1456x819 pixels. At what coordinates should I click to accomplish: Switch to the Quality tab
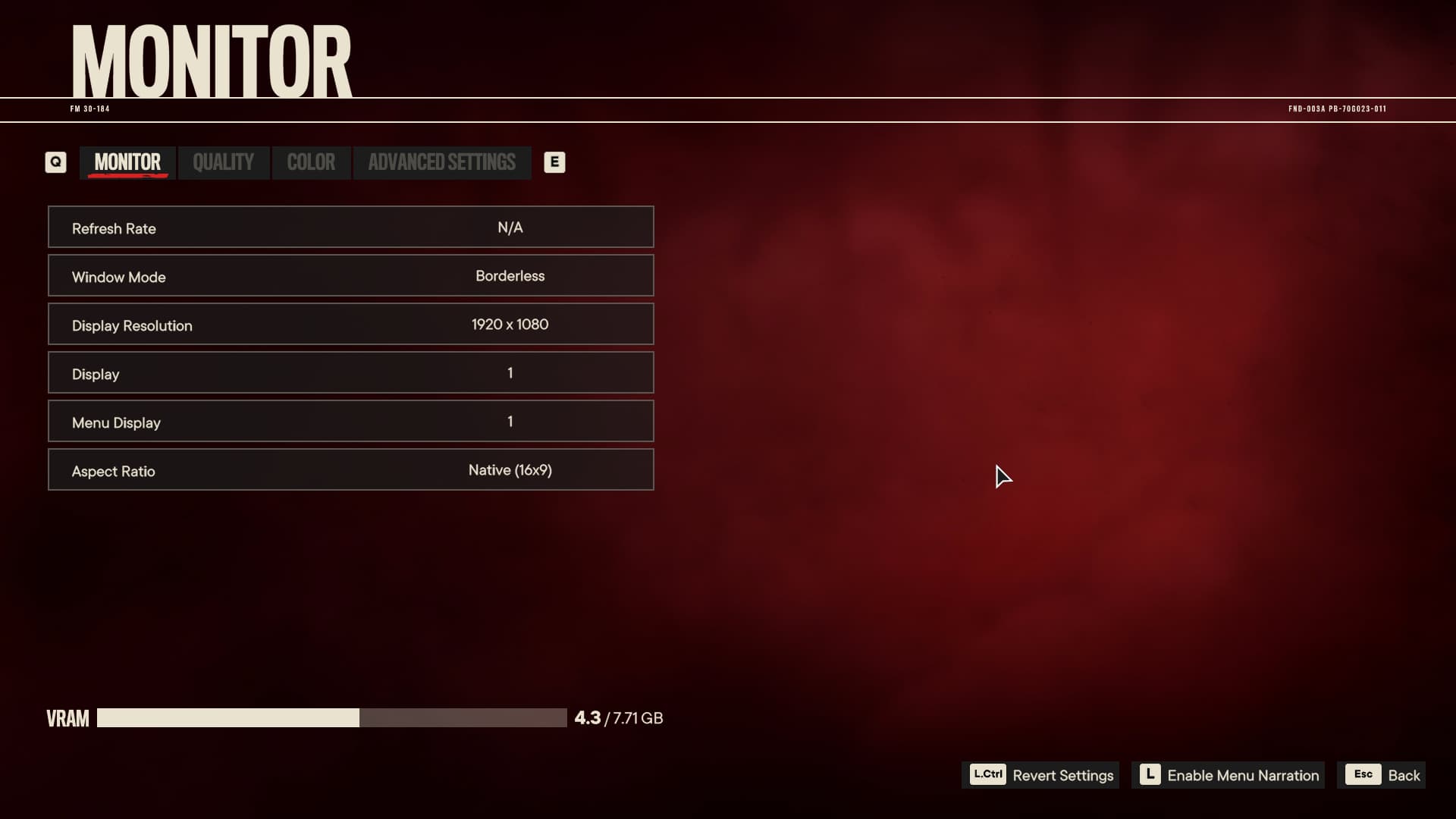pyautogui.click(x=223, y=162)
